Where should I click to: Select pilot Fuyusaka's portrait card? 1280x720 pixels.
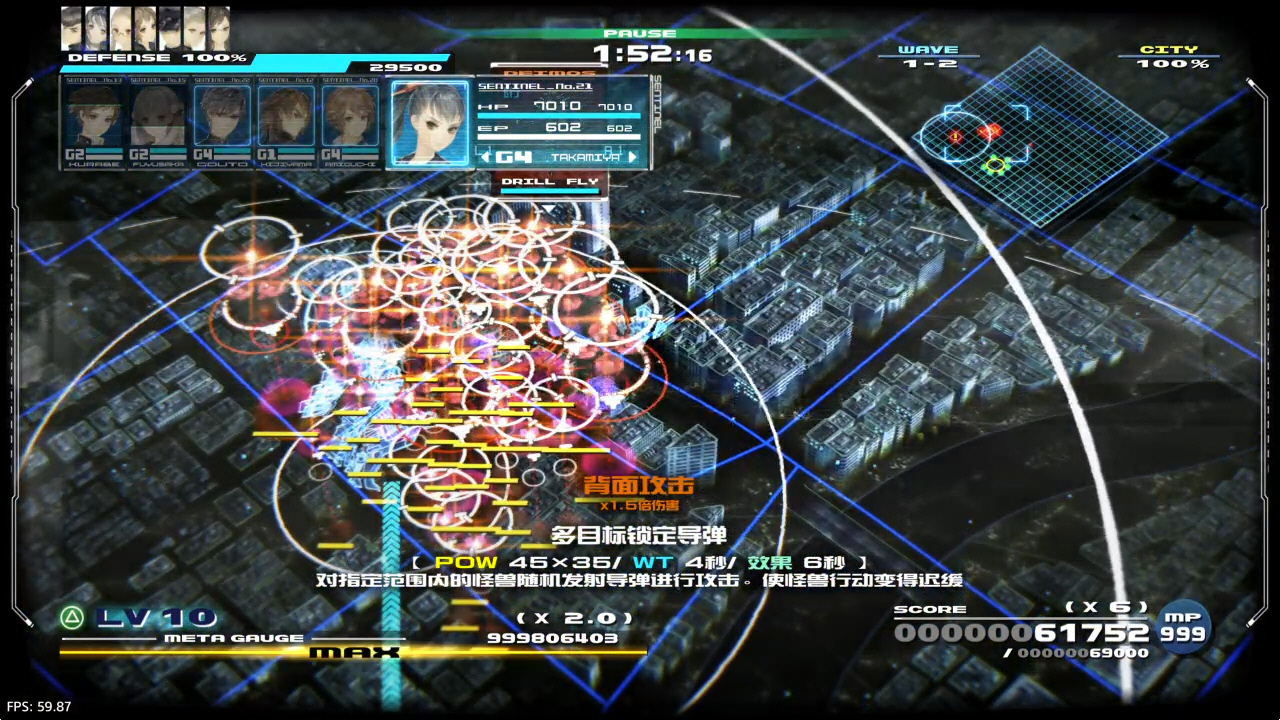(159, 125)
